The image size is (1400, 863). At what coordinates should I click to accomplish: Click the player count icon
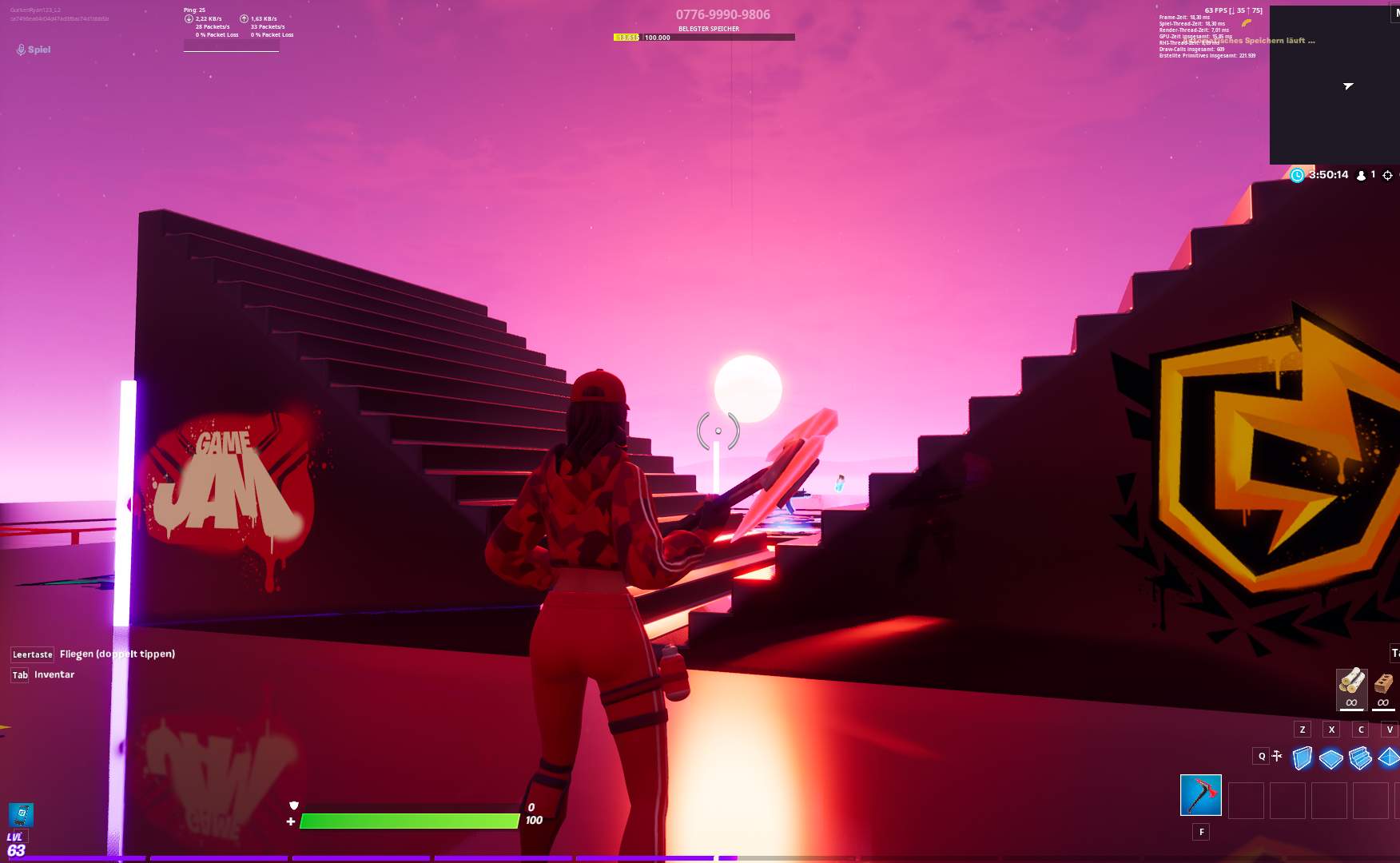(x=1361, y=175)
